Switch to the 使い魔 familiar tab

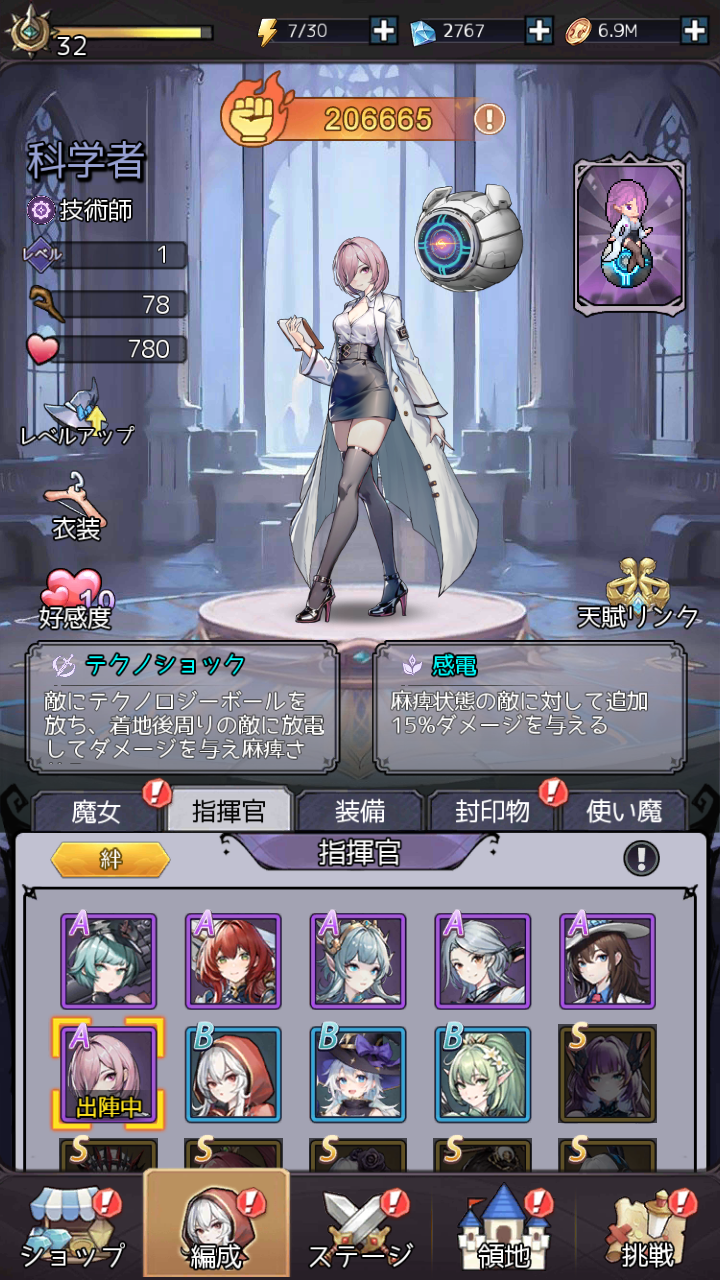pyautogui.click(x=623, y=811)
